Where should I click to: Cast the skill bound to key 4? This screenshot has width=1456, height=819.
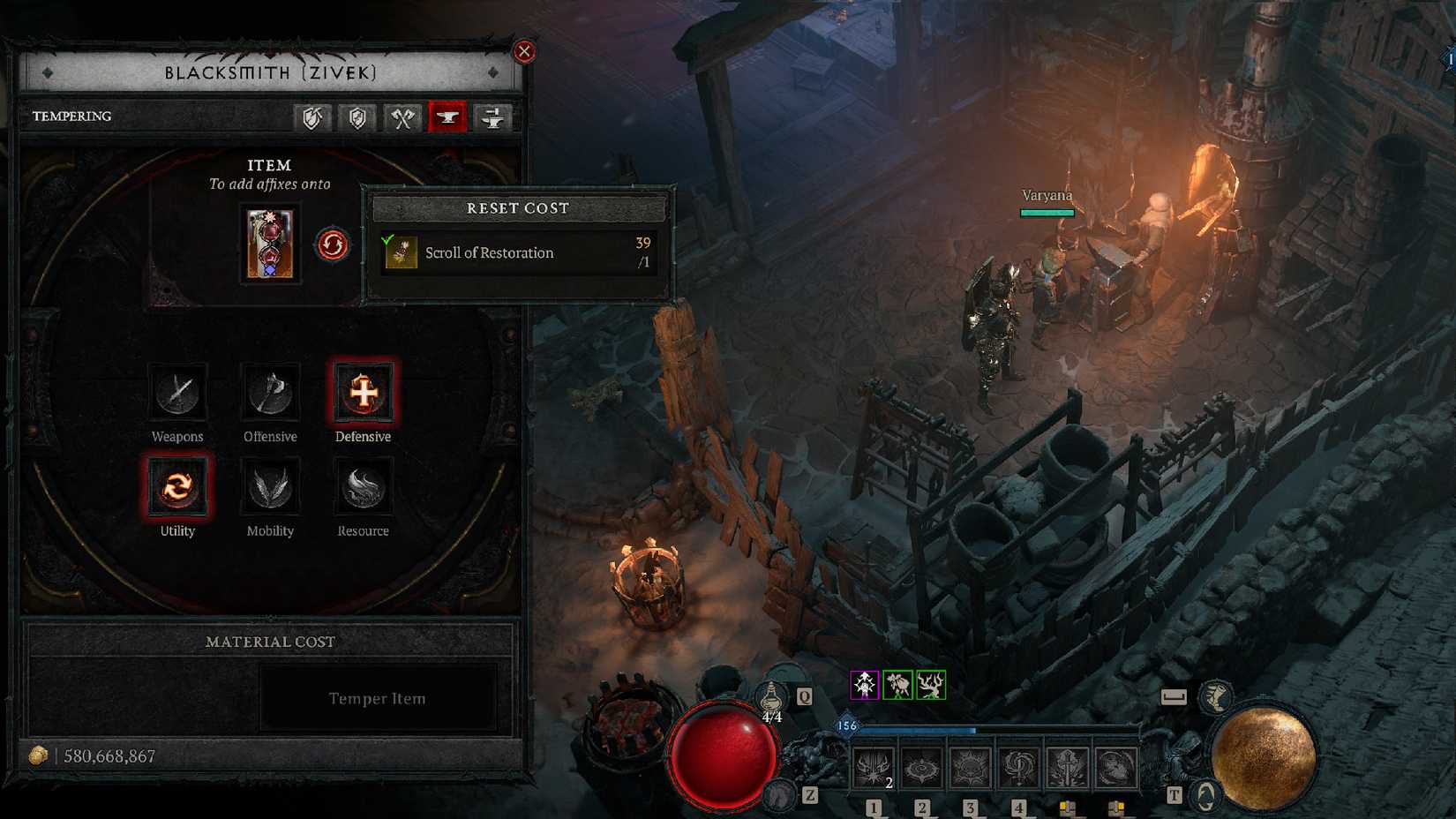coord(1020,766)
